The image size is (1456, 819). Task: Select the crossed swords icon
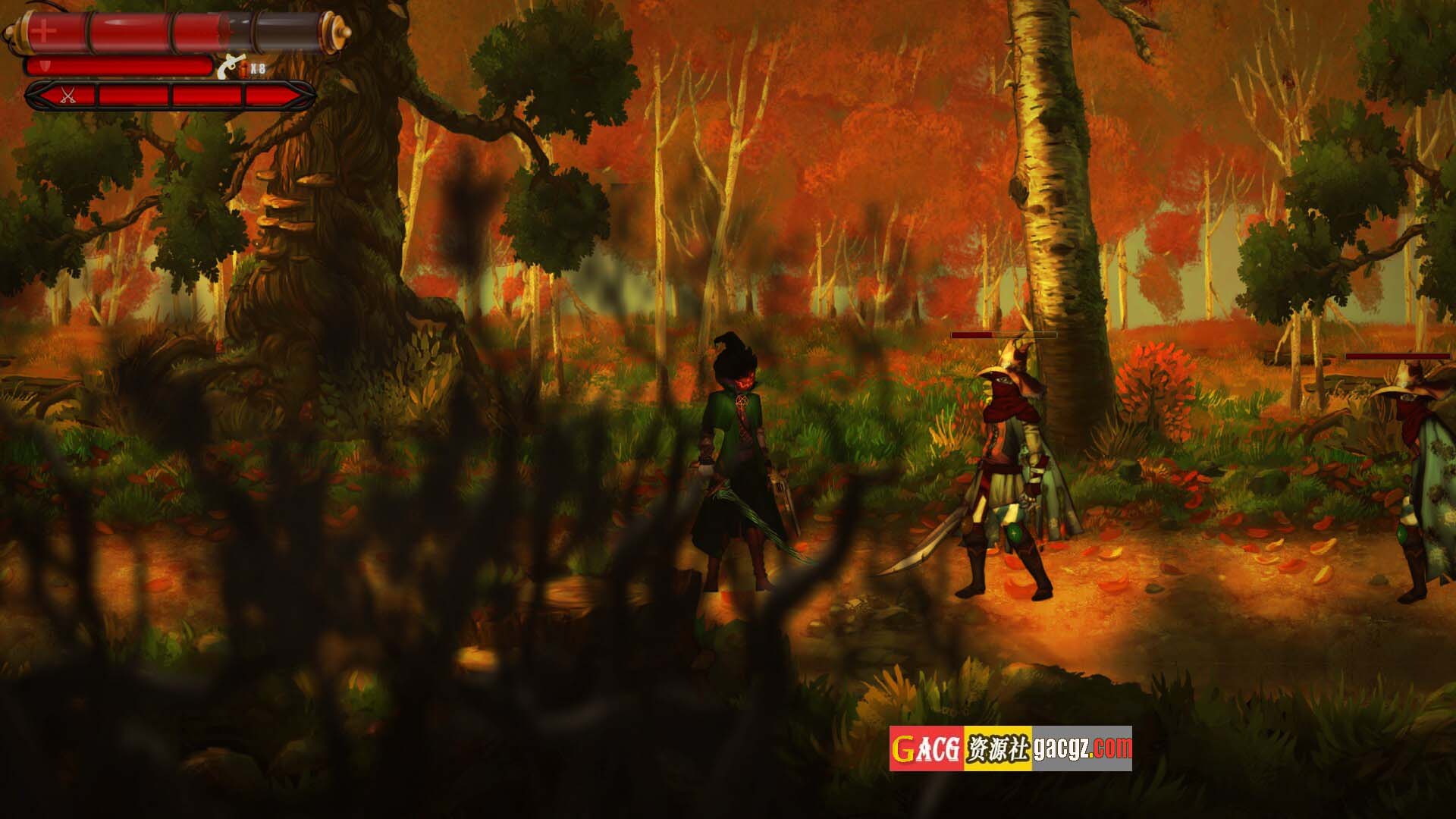coord(67,96)
